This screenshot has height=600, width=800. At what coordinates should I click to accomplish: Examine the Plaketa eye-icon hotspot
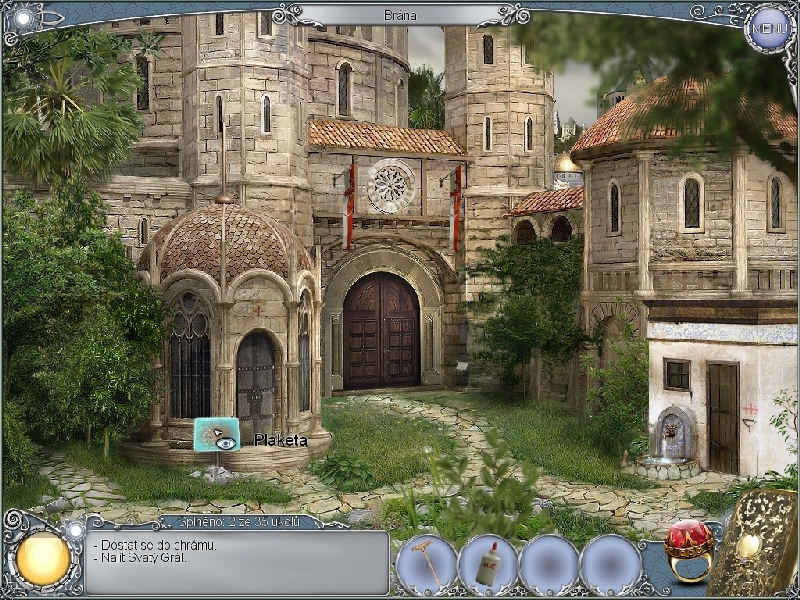pos(217,434)
